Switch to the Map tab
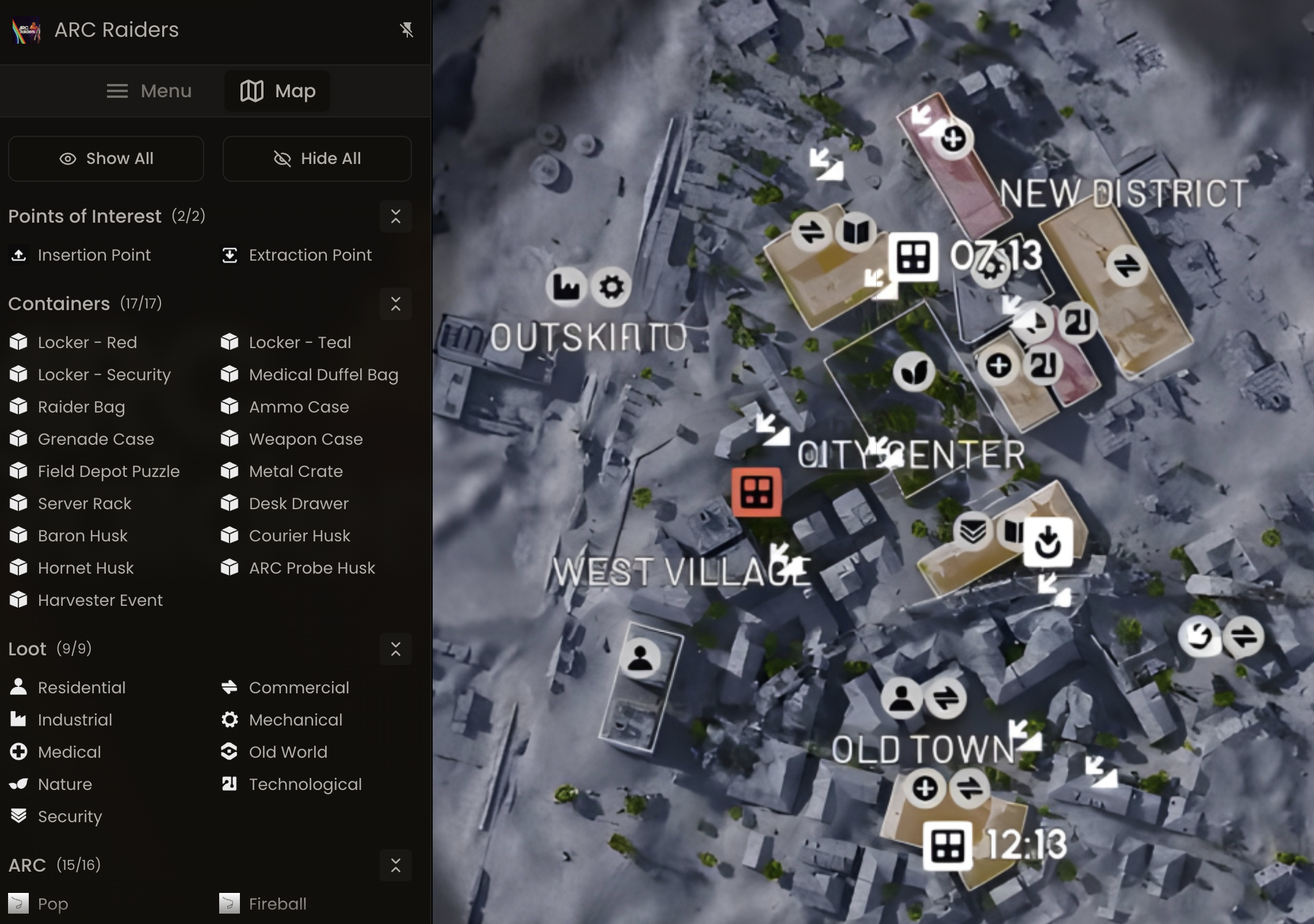This screenshot has height=924, width=1314. pyautogui.click(x=277, y=91)
